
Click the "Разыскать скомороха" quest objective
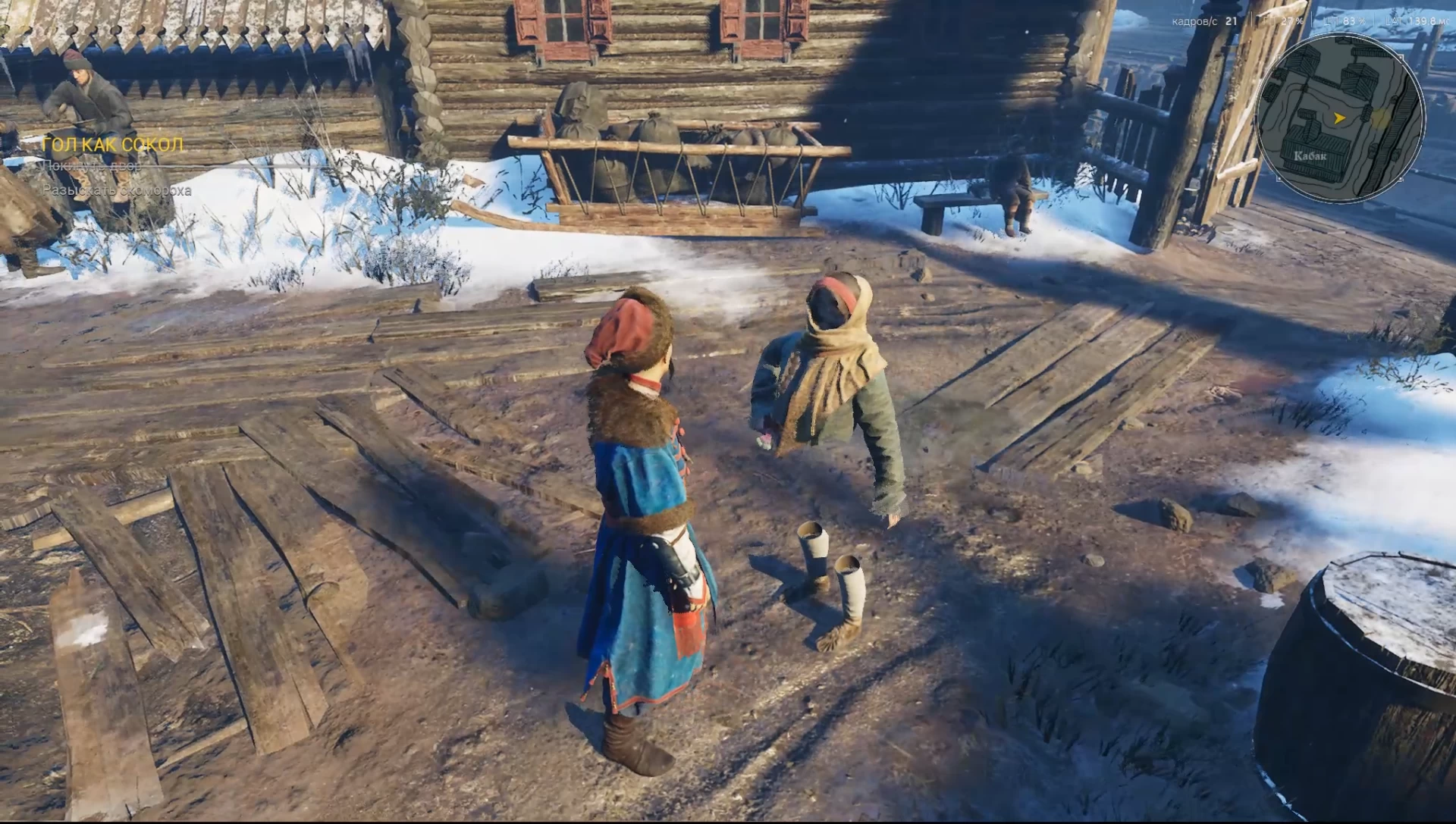[117, 190]
